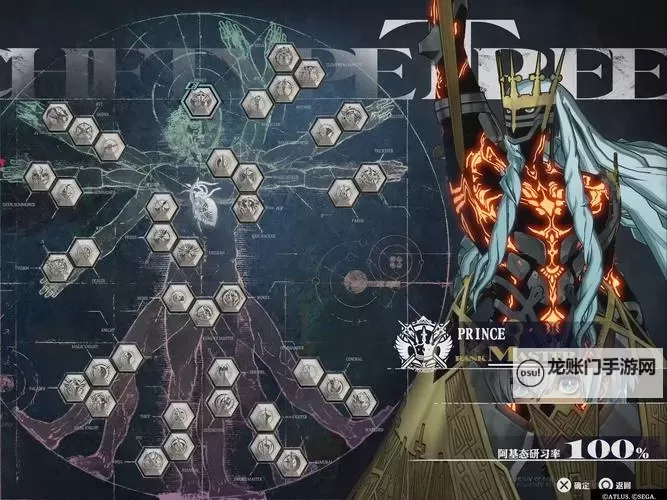667x500 pixels.
Task: Choose the Knight archetype node
Action: click(x=126, y=357)
